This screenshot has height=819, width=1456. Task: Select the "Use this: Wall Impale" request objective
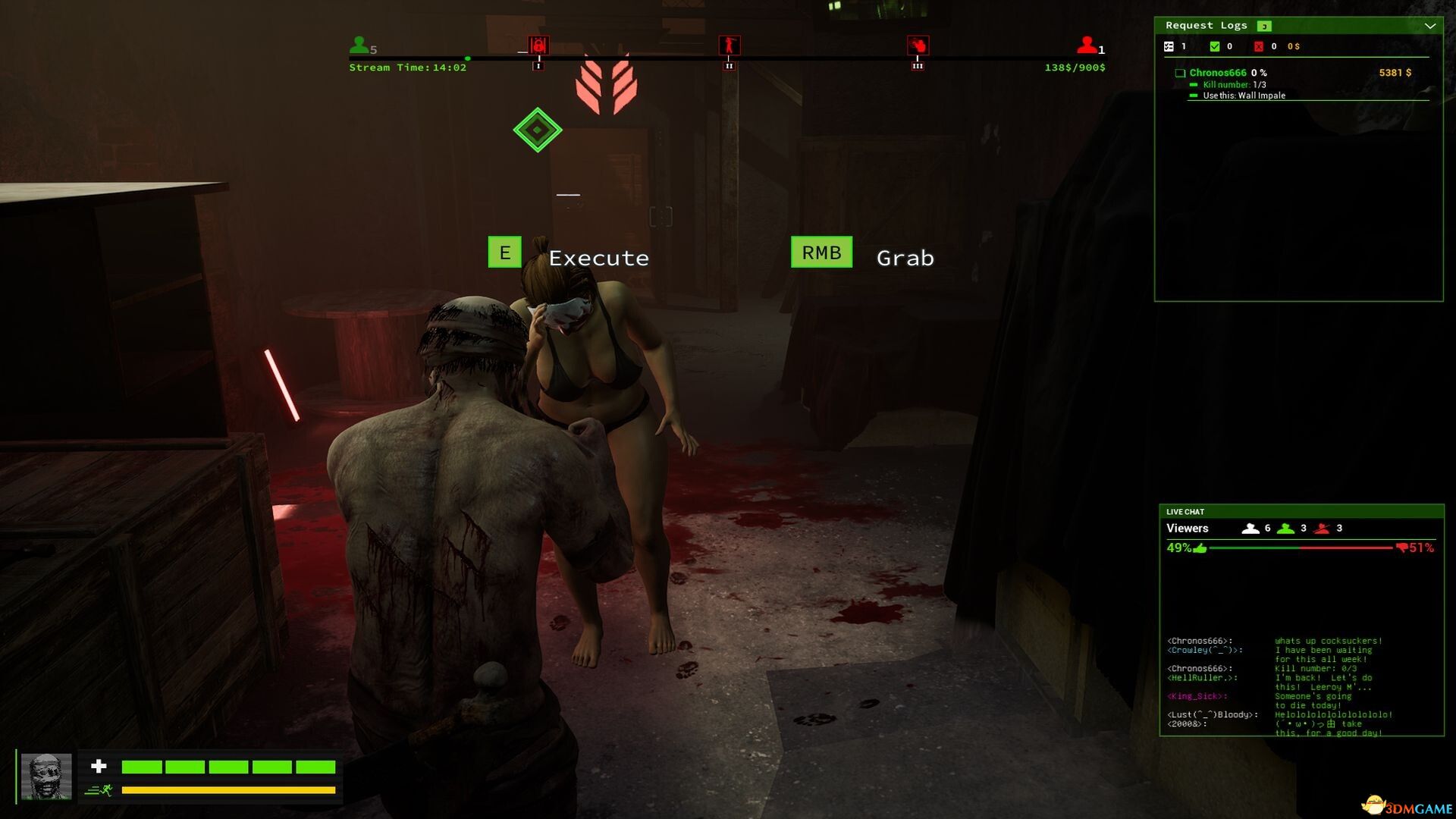tap(1244, 96)
